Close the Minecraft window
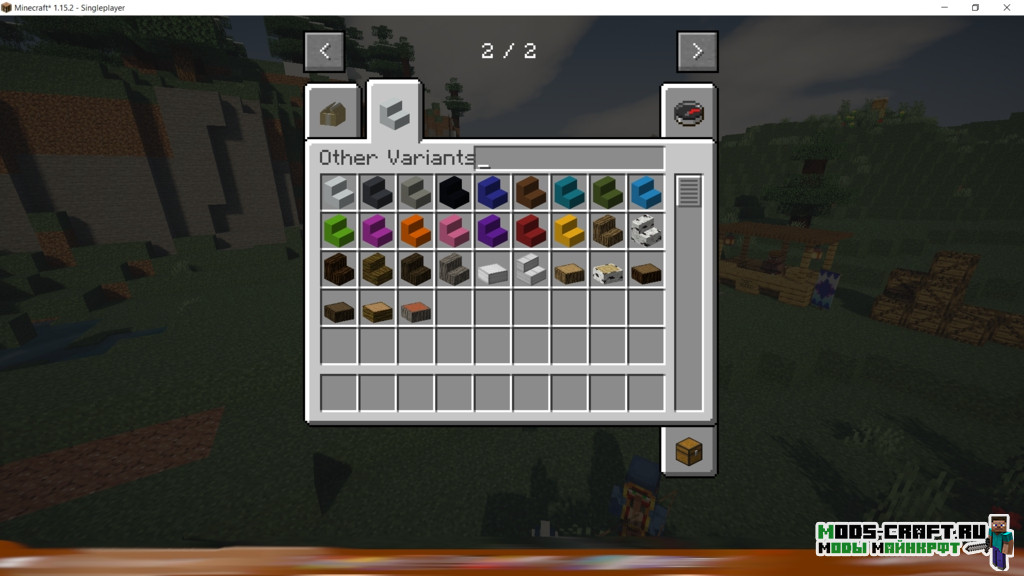The height and width of the screenshot is (576, 1024). (1006, 8)
